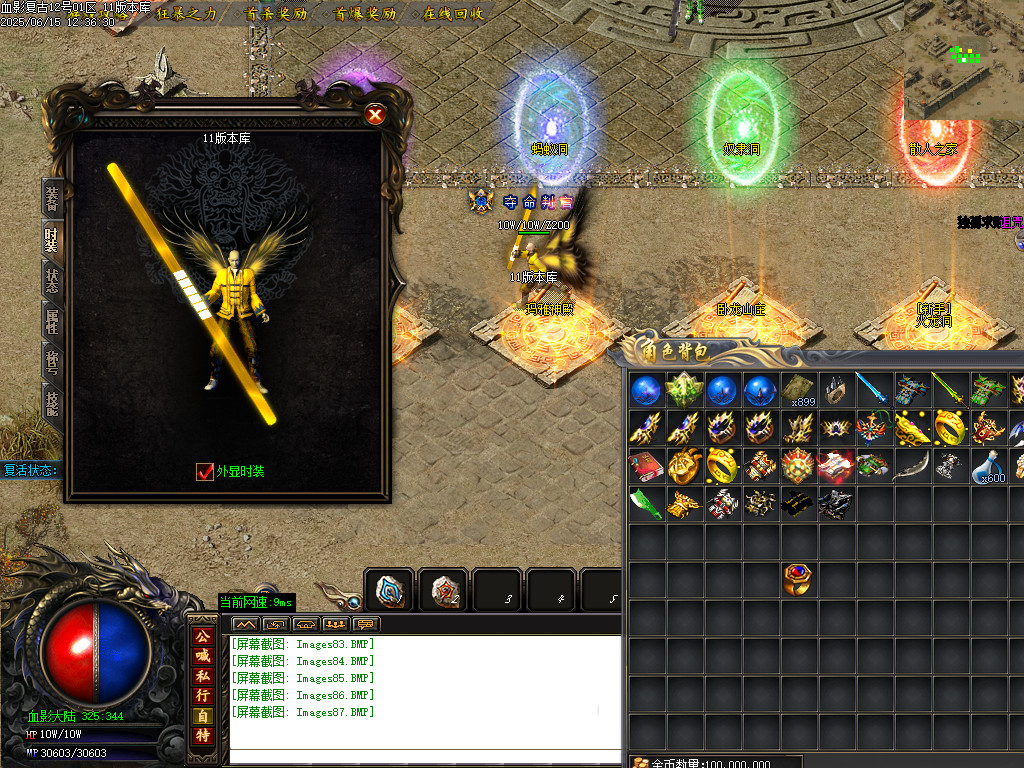
Task: Select the blue potion stack of 600
Action: (x=989, y=466)
